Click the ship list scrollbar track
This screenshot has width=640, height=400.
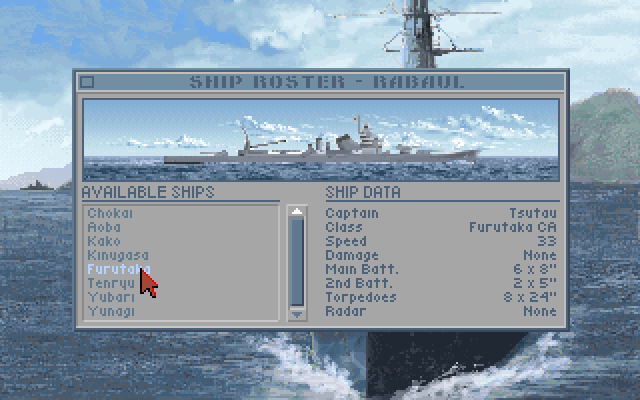(296, 262)
